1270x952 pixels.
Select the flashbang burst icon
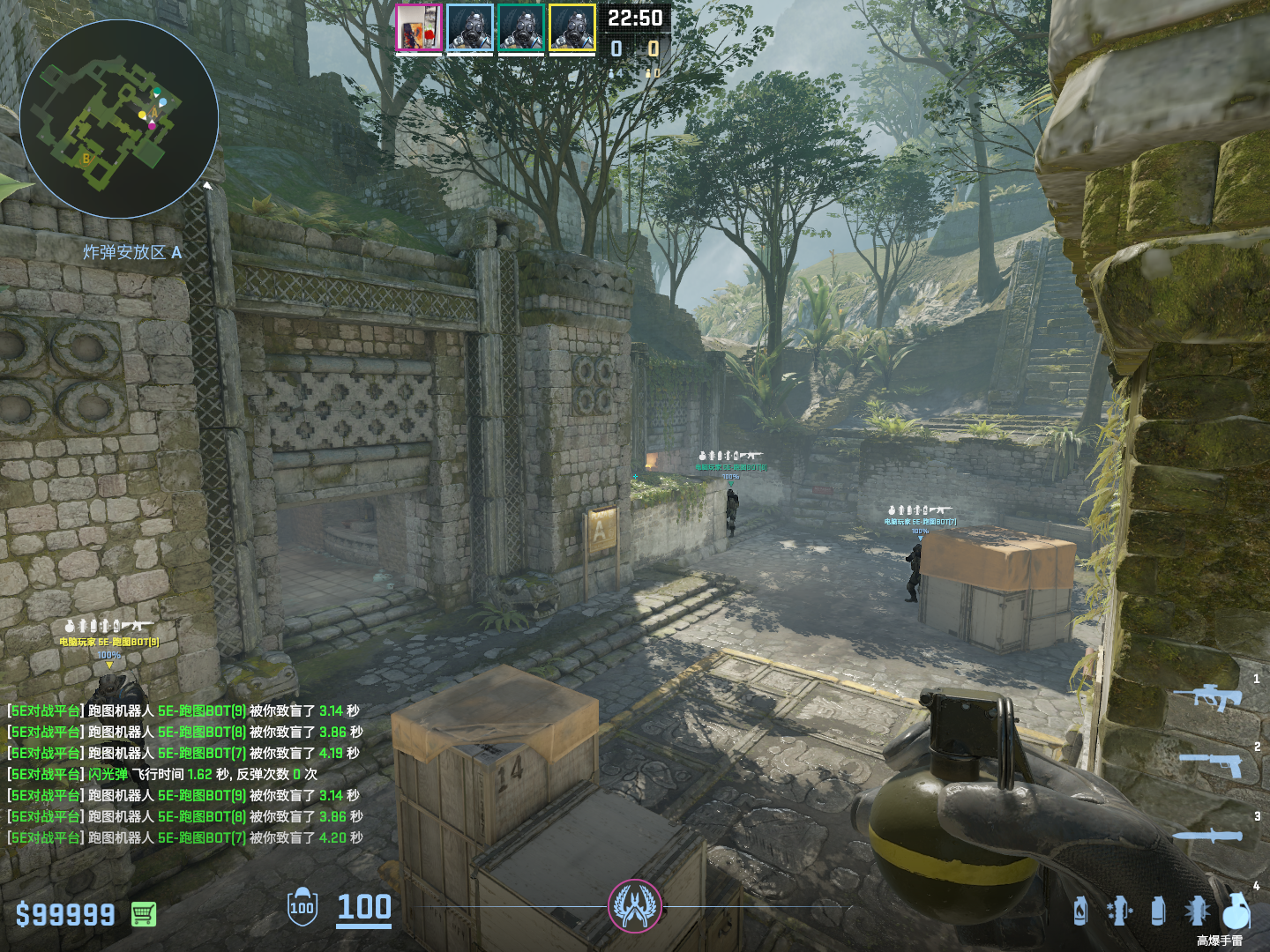coord(1197,911)
